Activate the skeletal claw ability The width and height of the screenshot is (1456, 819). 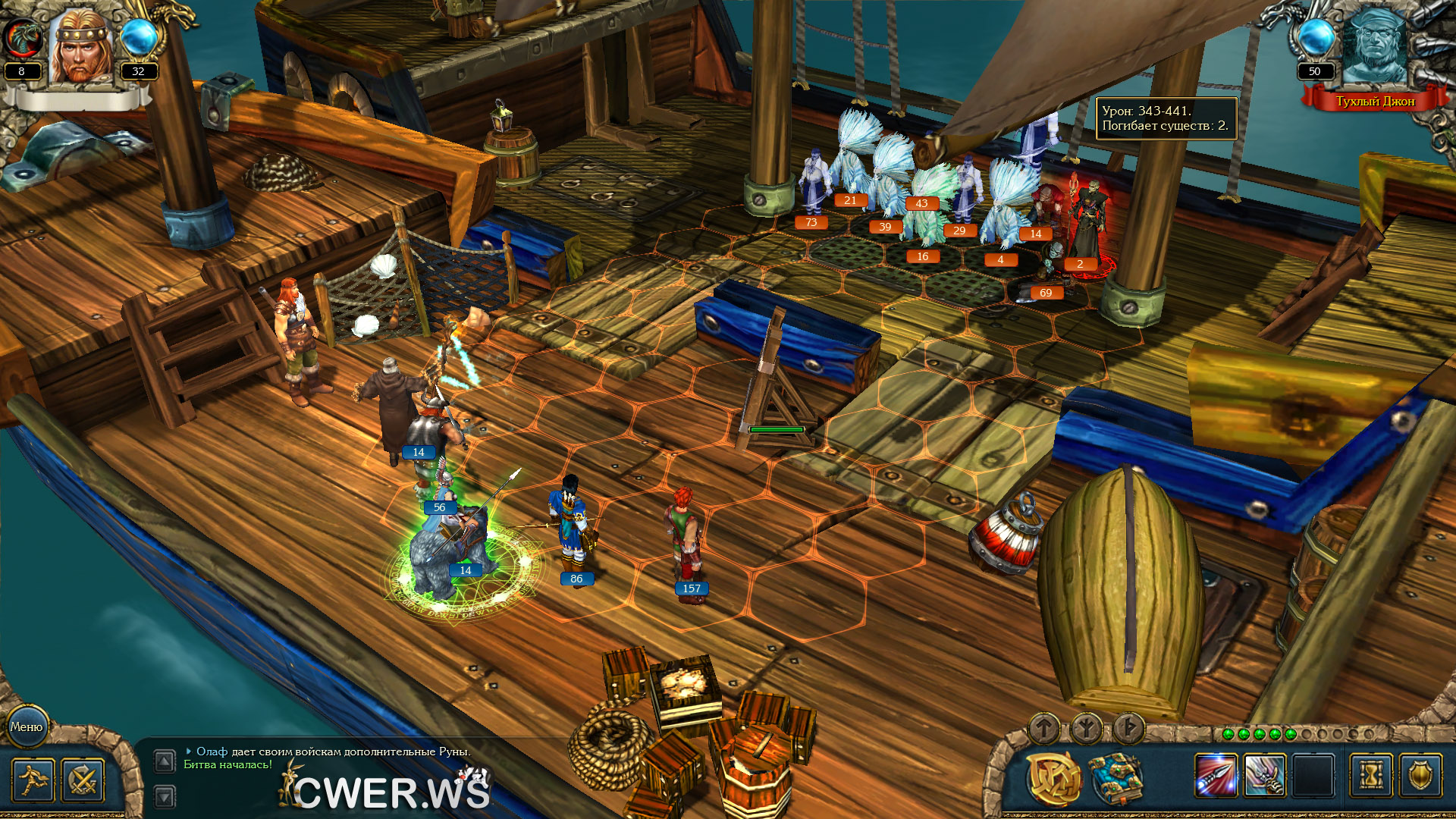pyautogui.click(x=1264, y=776)
